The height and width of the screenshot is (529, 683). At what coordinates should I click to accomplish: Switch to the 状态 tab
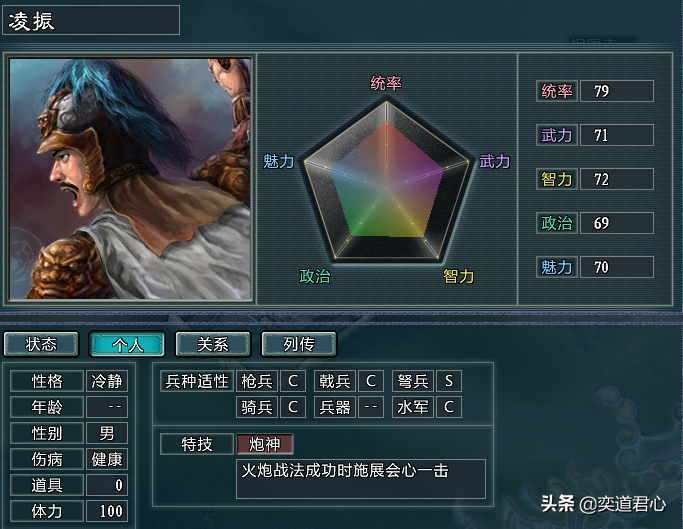(x=41, y=344)
